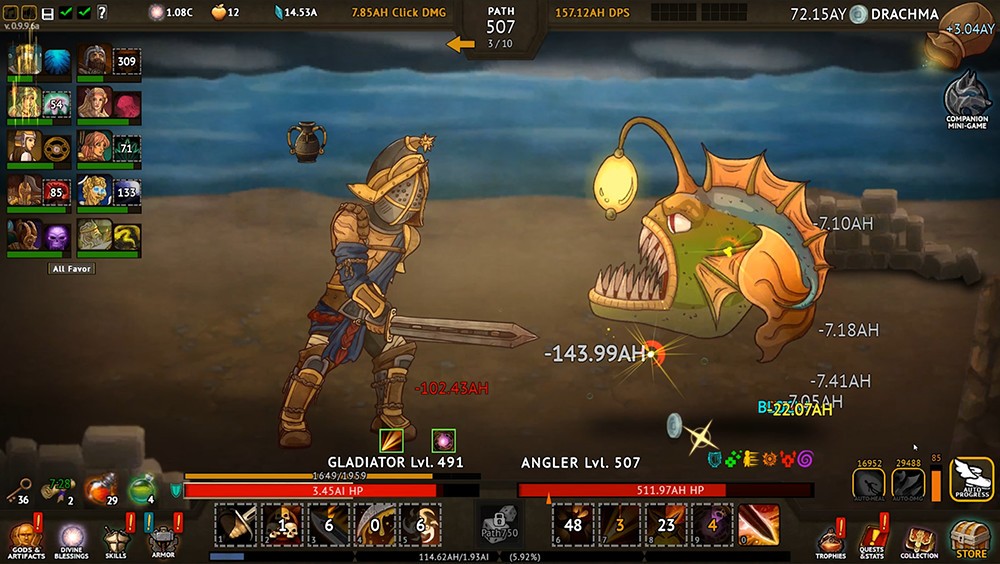Open the Divine Blessings menu
1000x564 pixels.
pos(69,537)
